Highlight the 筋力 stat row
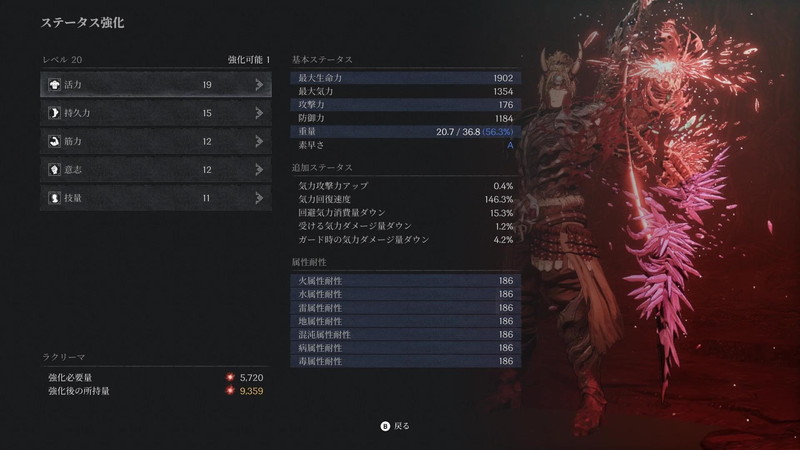The height and width of the screenshot is (450, 800). (155, 141)
